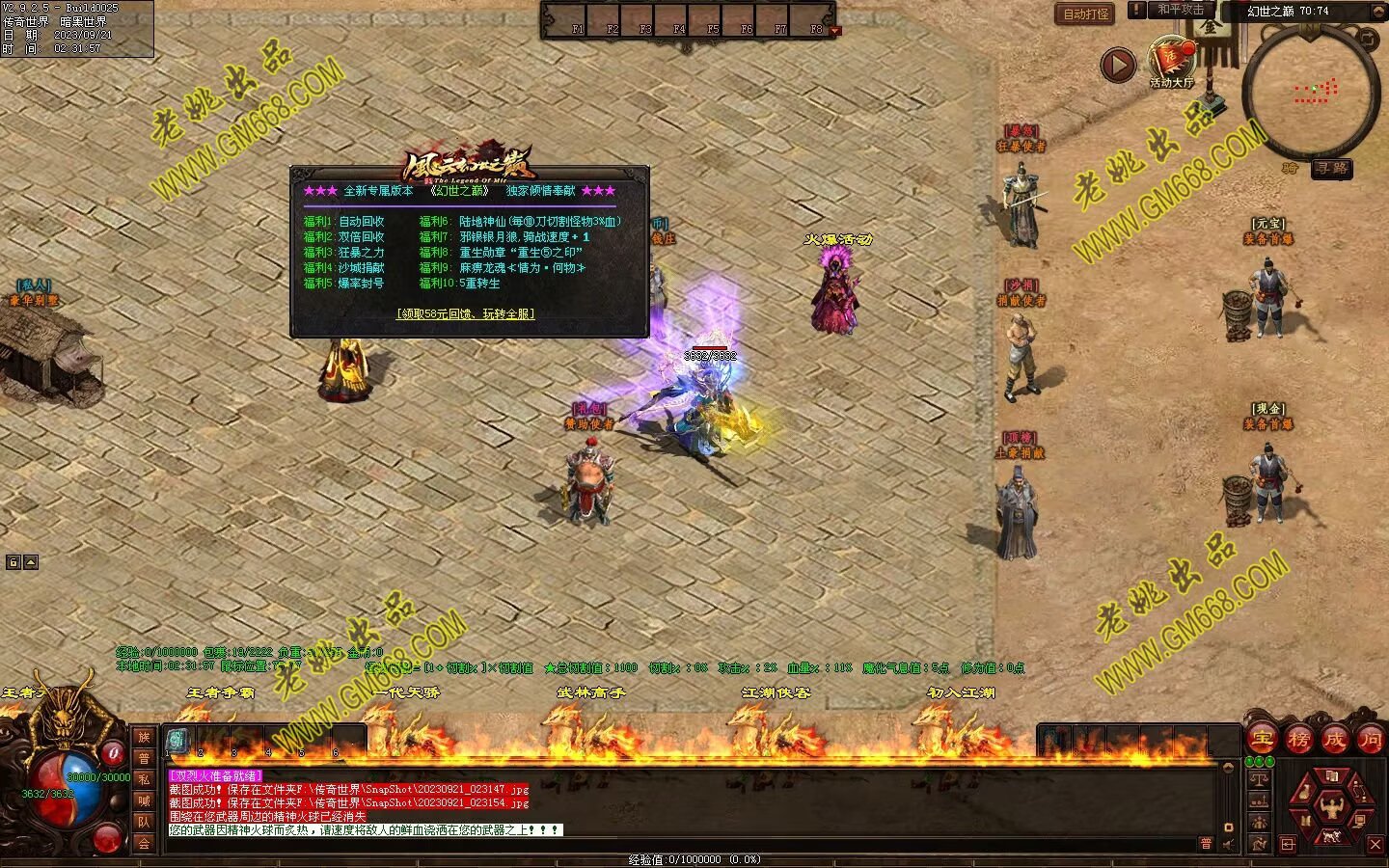Open the 活动大厅 activity hall icon

coord(1171,62)
